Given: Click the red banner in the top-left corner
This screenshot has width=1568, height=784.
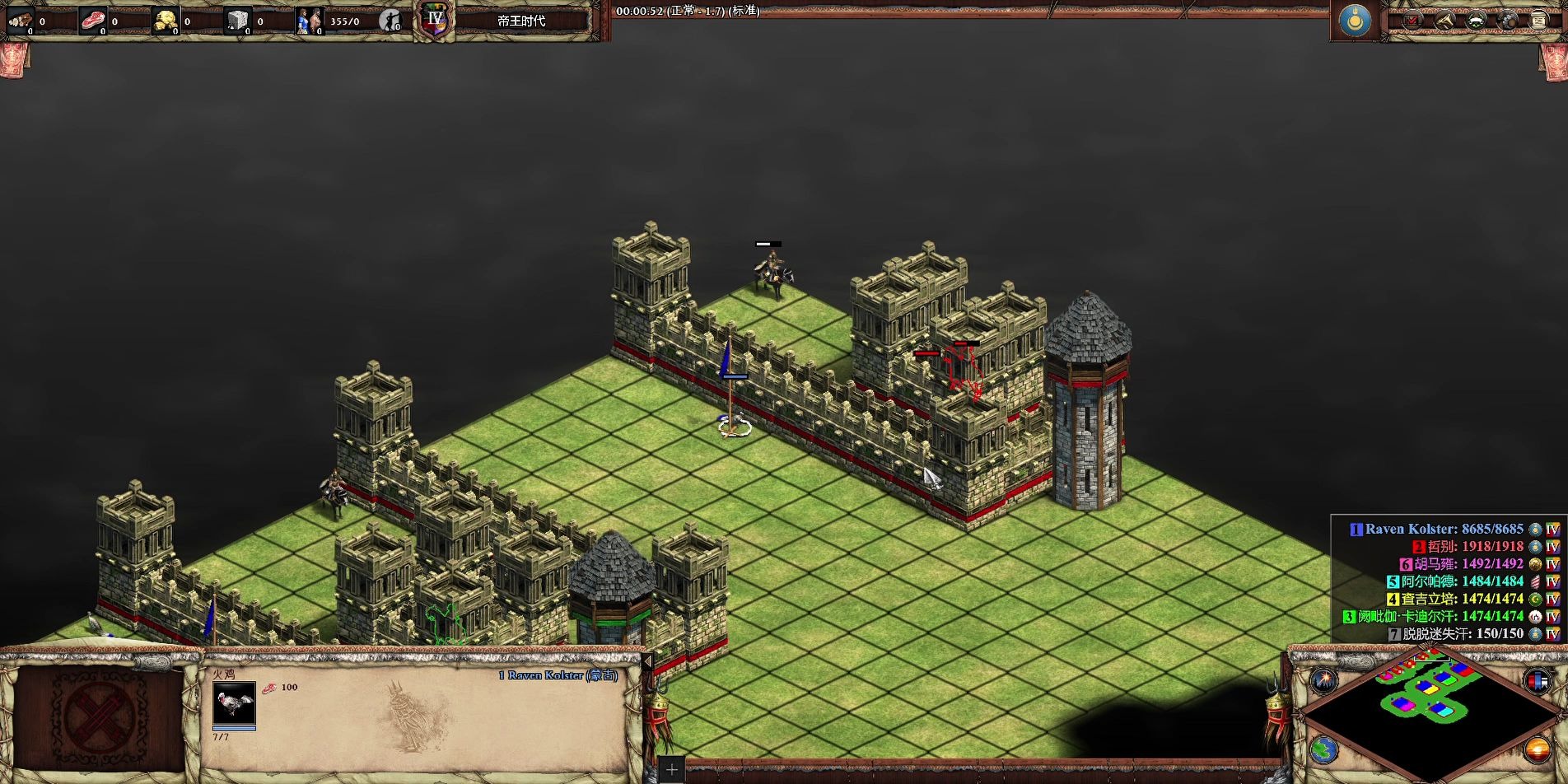Looking at the screenshot, I should click(x=13, y=59).
